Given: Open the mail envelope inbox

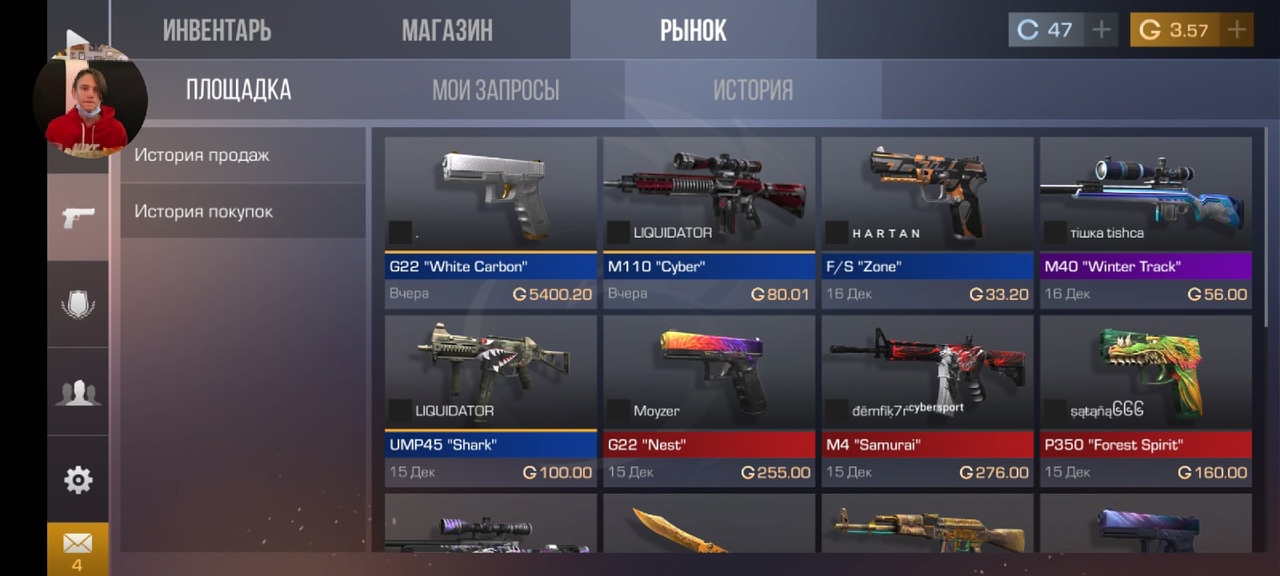Looking at the screenshot, I should tap(77, 547).
